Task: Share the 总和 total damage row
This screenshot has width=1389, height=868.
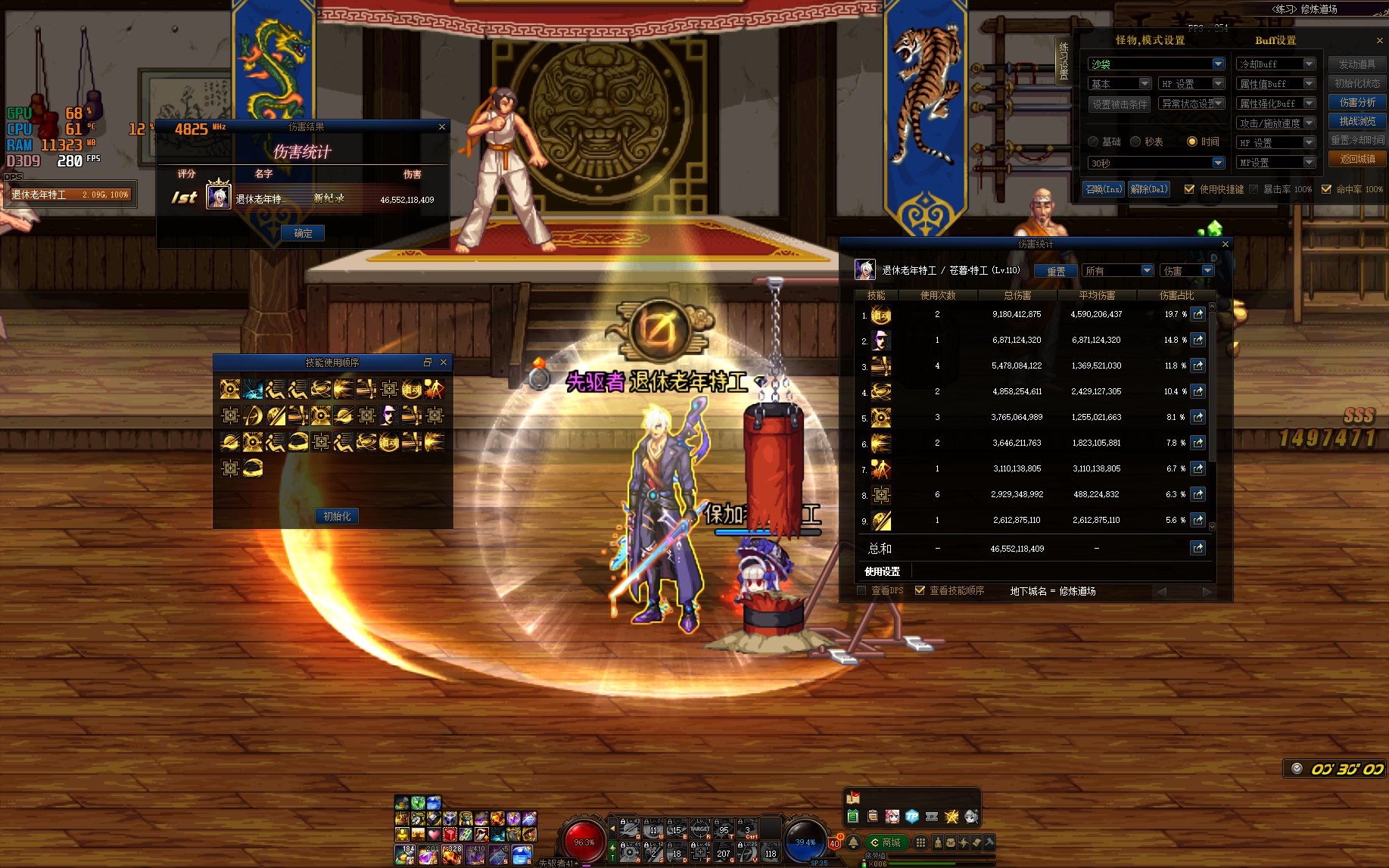Action: pos(1197,548)
